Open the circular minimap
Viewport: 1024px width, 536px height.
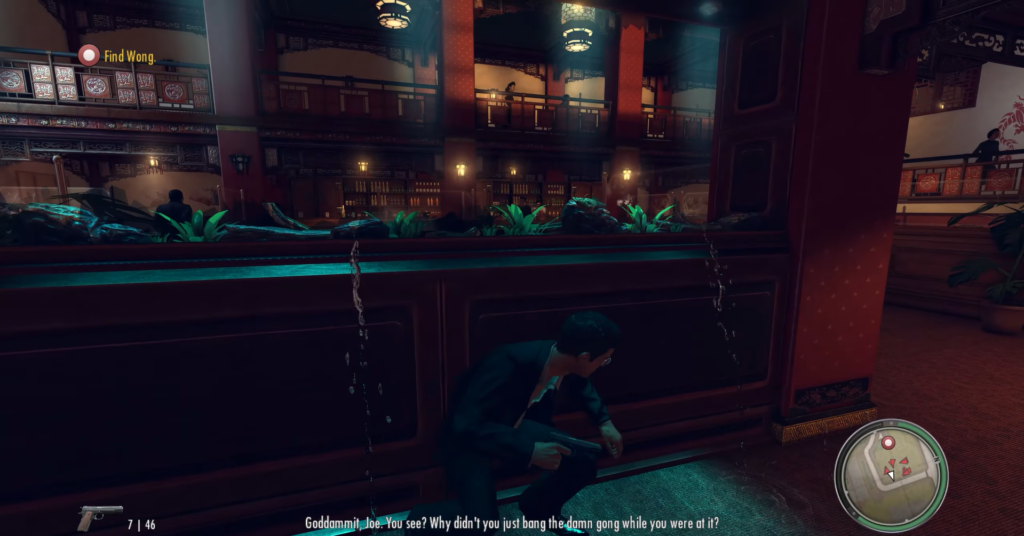click(x=890, y=474)
